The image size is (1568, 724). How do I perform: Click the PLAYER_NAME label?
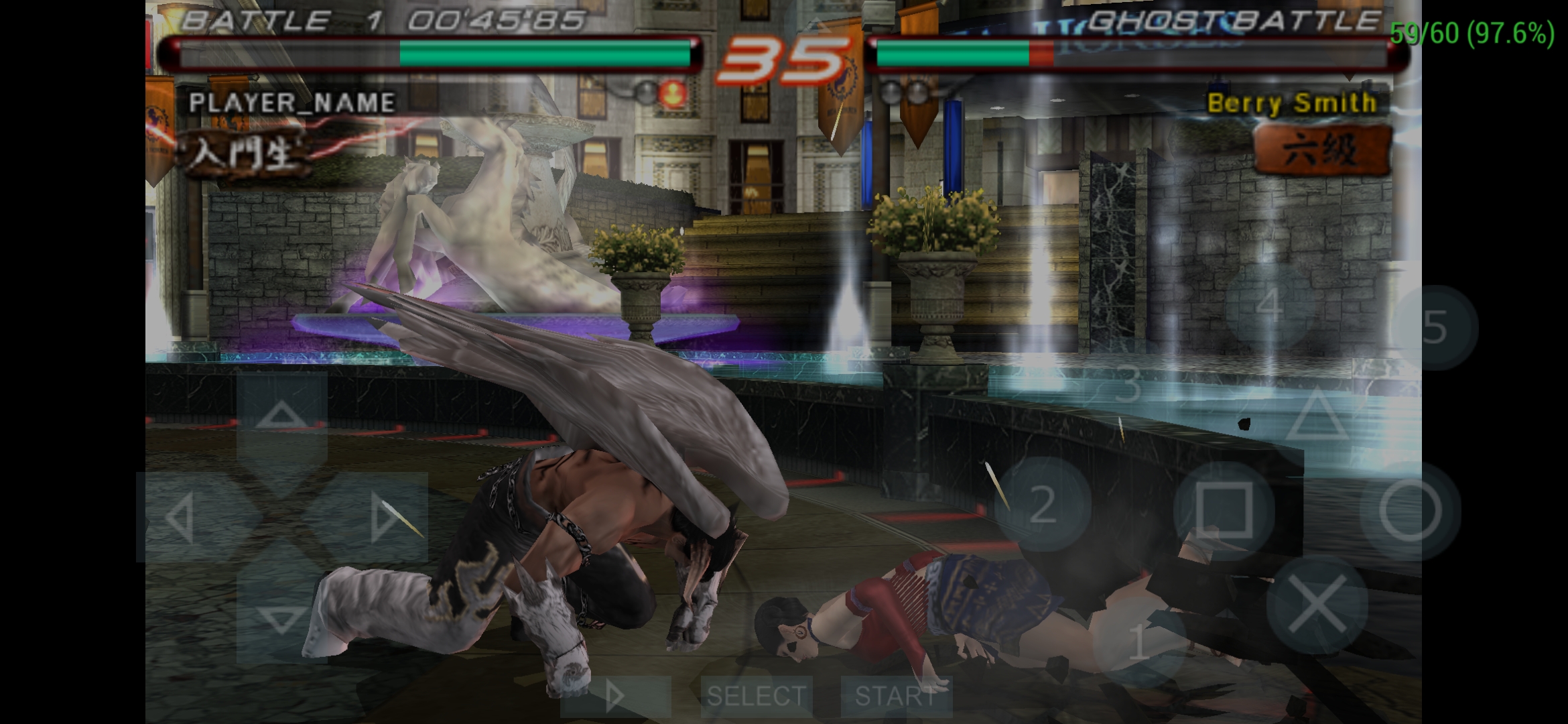293,104
